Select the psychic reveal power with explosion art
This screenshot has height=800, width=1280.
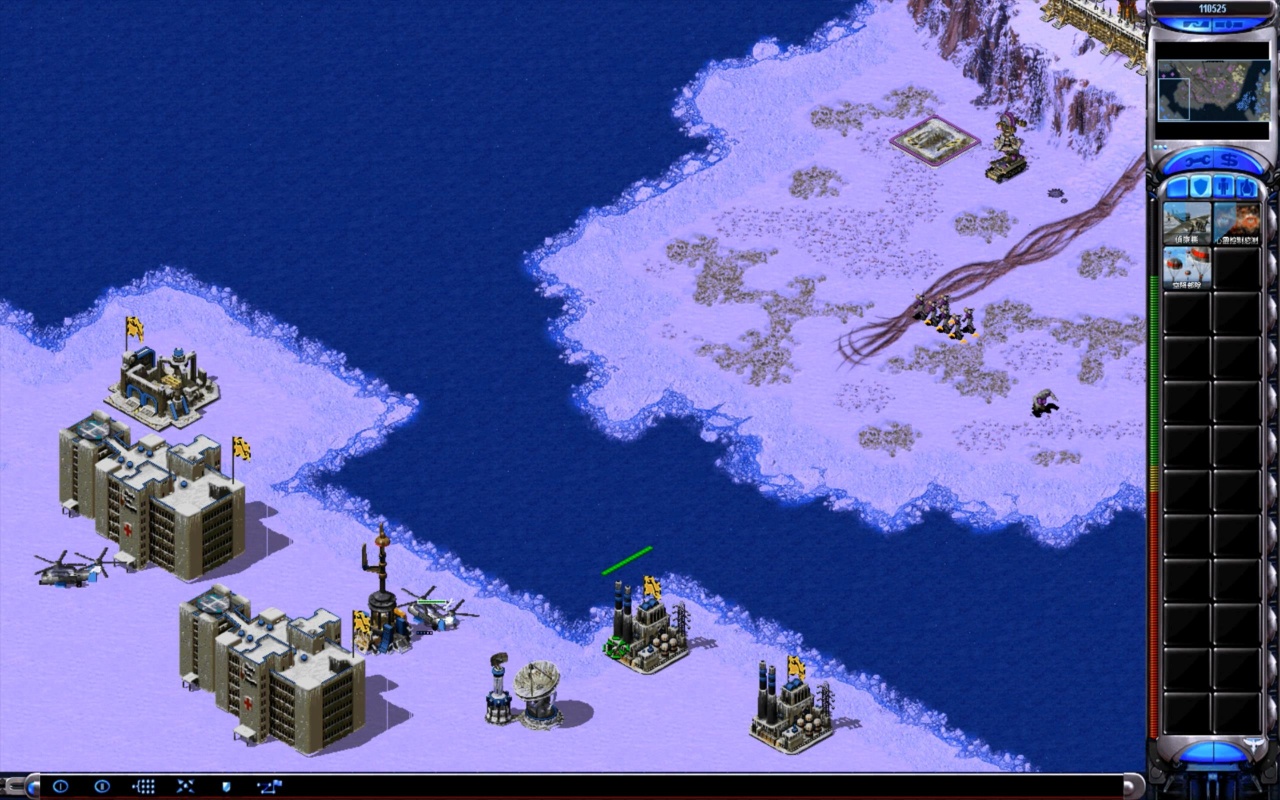(1236, 222)
